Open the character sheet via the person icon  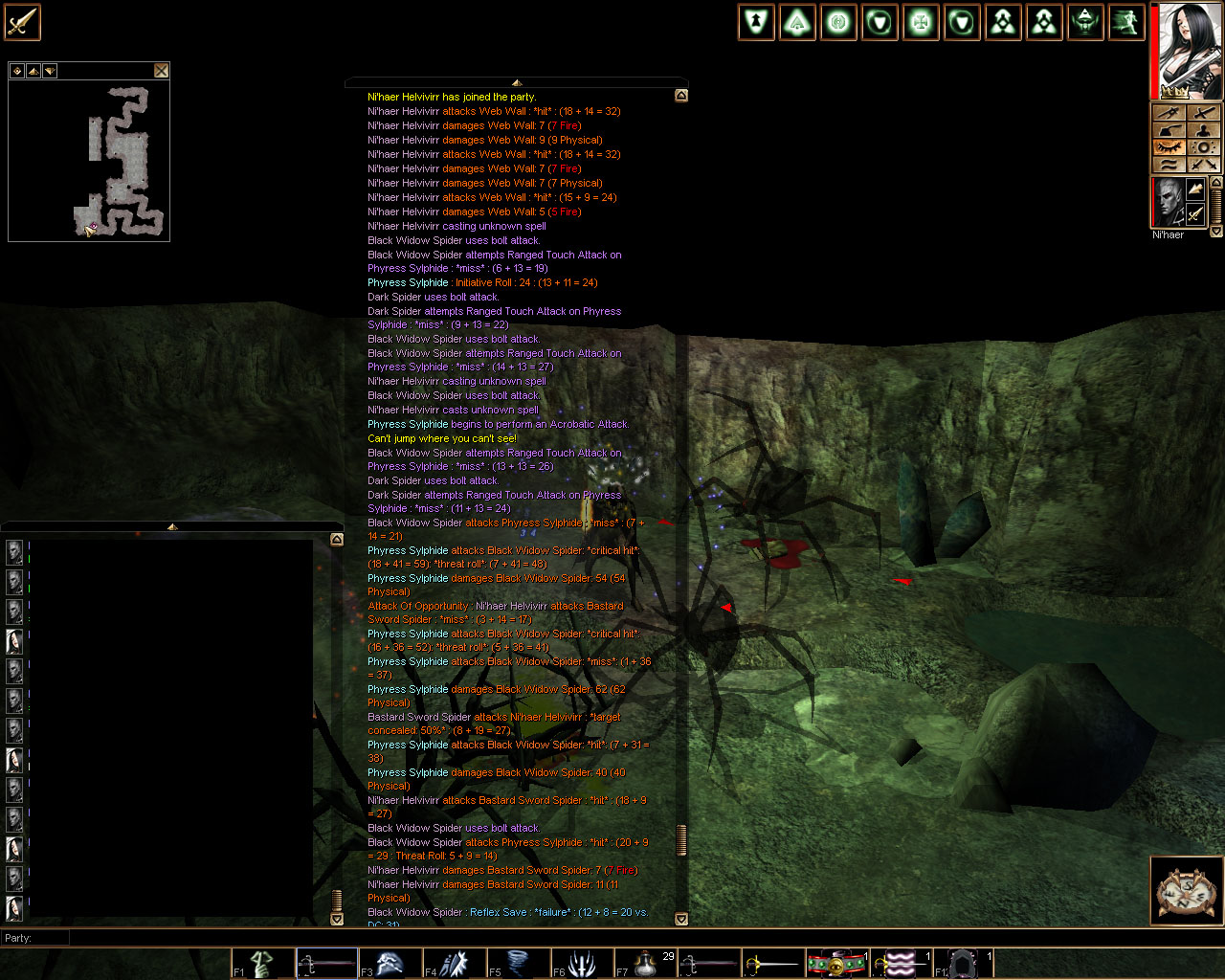pyautogui.click(x=1204, y=131)
